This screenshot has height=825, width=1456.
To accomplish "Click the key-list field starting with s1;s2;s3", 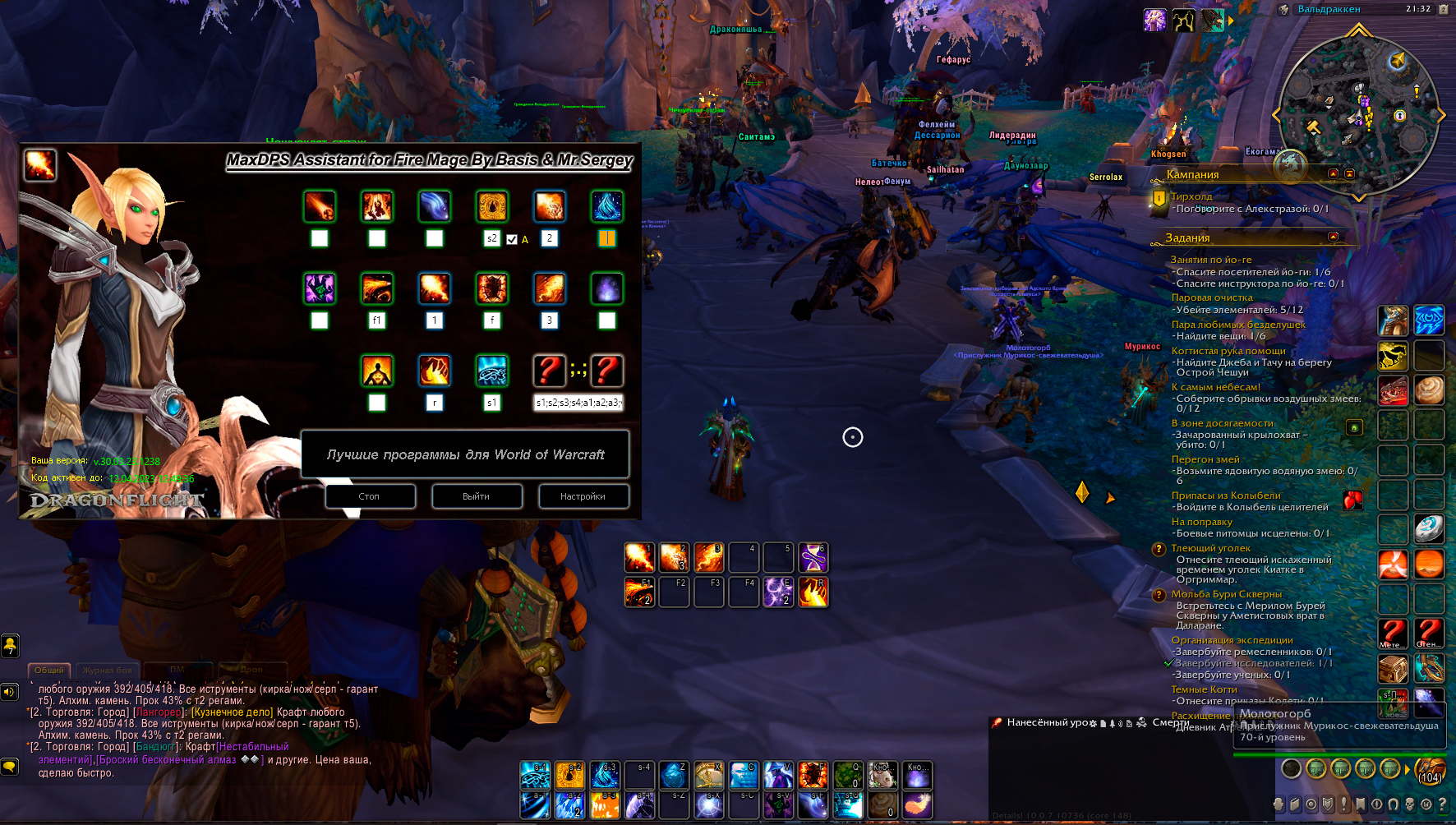I will pyautogui.click(x=578, y=403).
